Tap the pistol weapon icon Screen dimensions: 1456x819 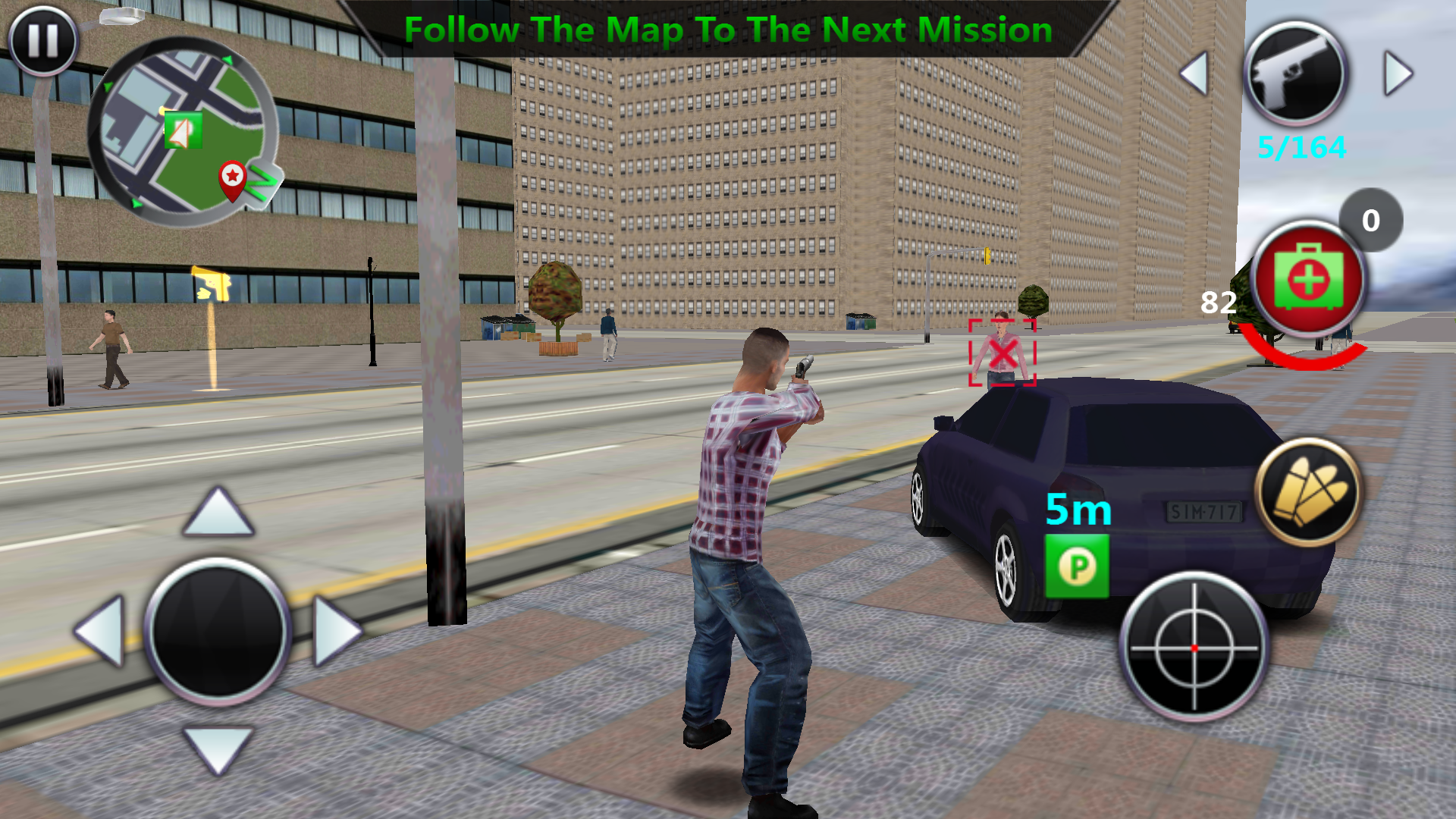click(x=1296, y=74)
